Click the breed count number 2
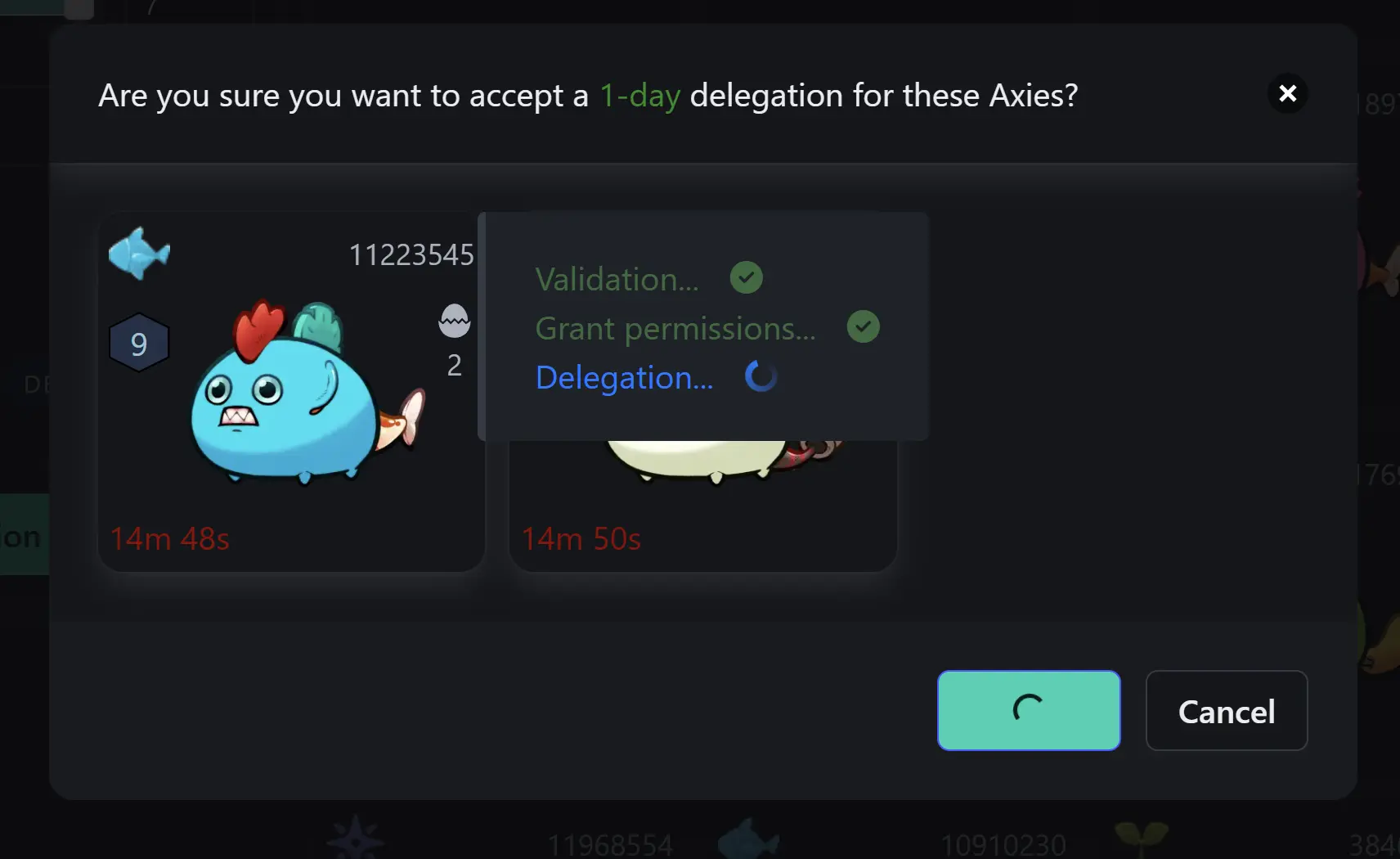 455,366
